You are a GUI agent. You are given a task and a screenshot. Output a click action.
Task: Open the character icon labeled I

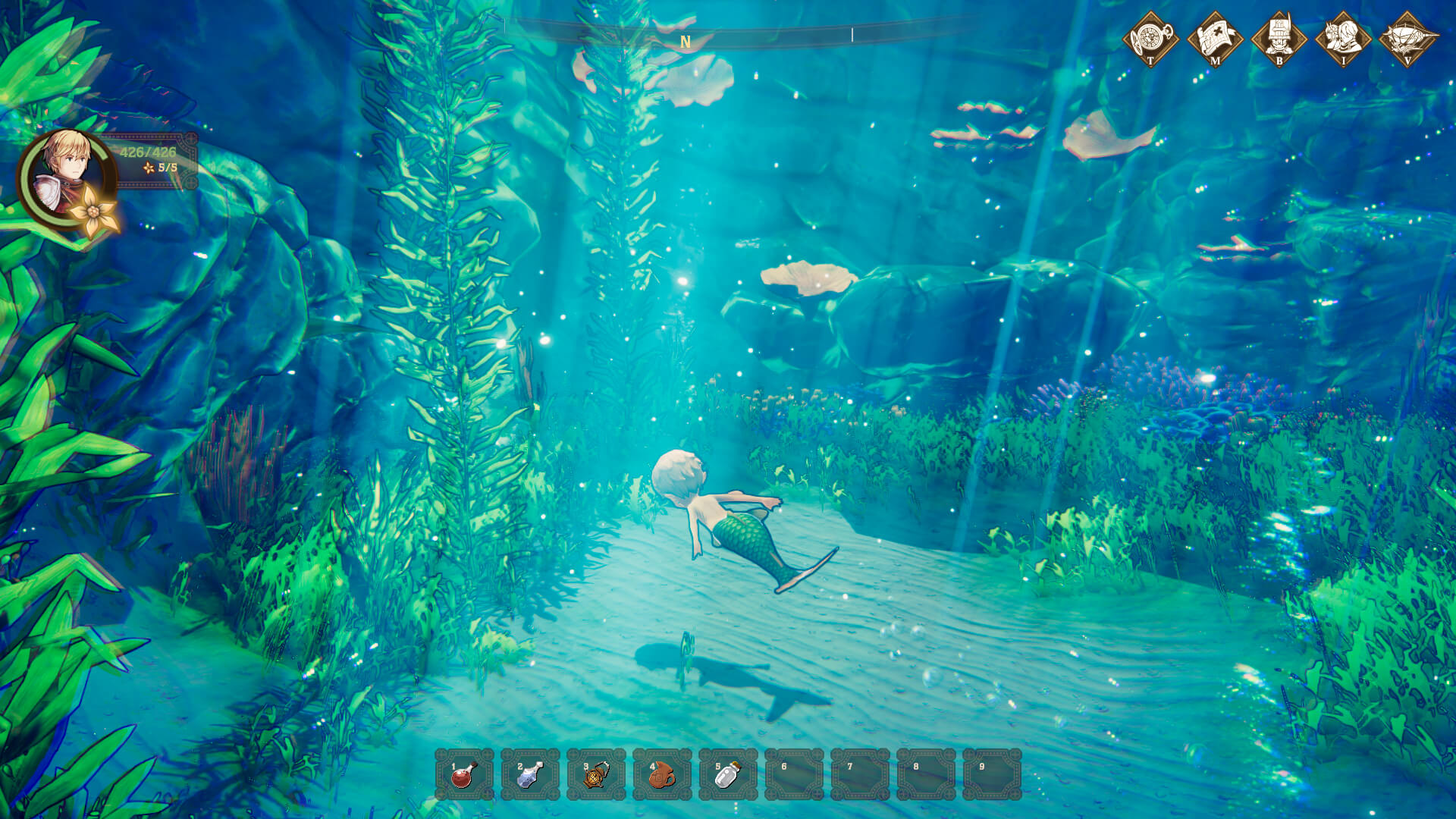point(1343,39)
